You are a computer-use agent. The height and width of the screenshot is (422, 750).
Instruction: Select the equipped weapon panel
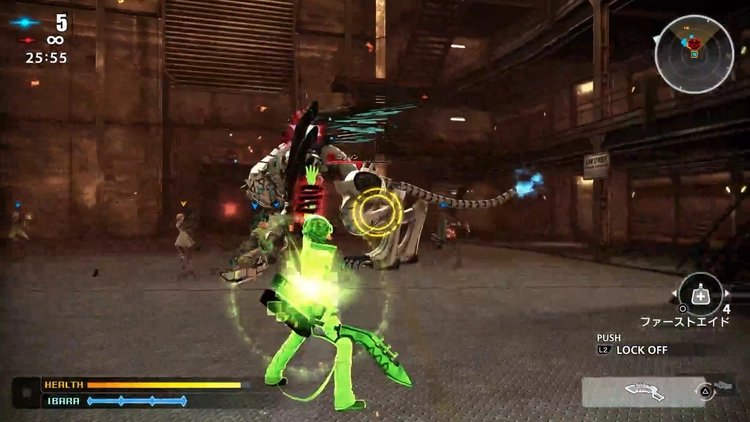tap(643, 391)
